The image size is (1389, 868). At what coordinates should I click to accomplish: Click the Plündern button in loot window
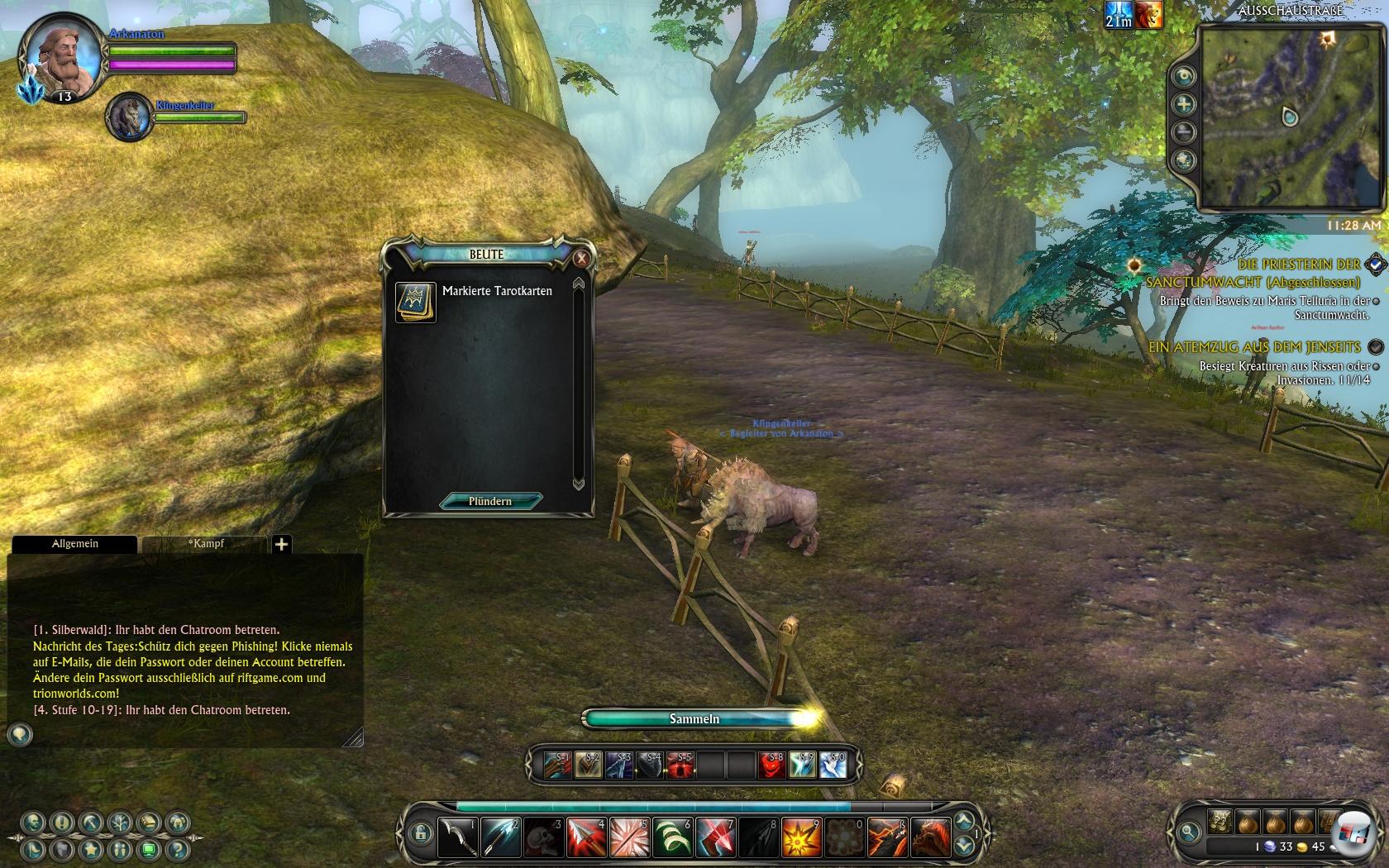[490, 501]
